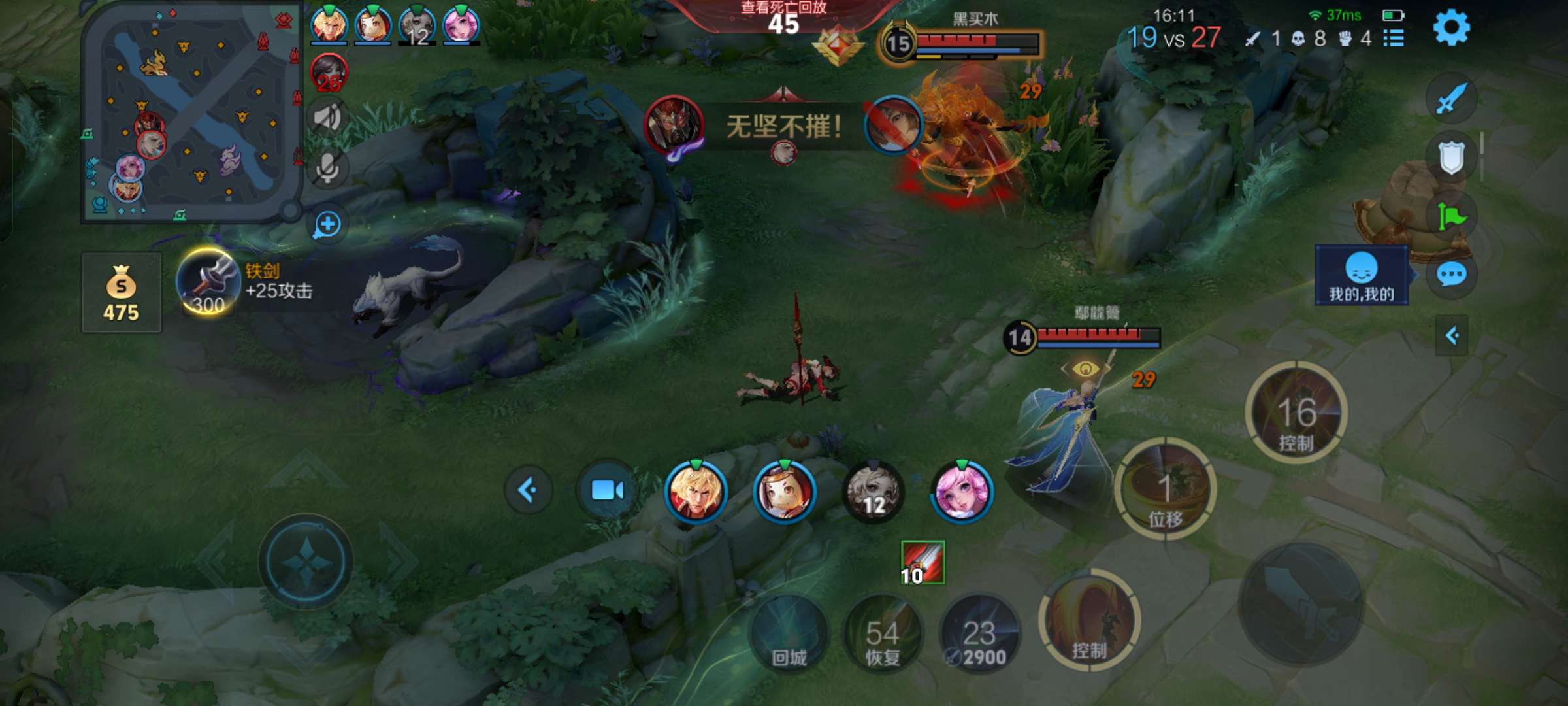
Task: Buy the recommended Iron Sword for 300
Action: [x=208, y=284]
